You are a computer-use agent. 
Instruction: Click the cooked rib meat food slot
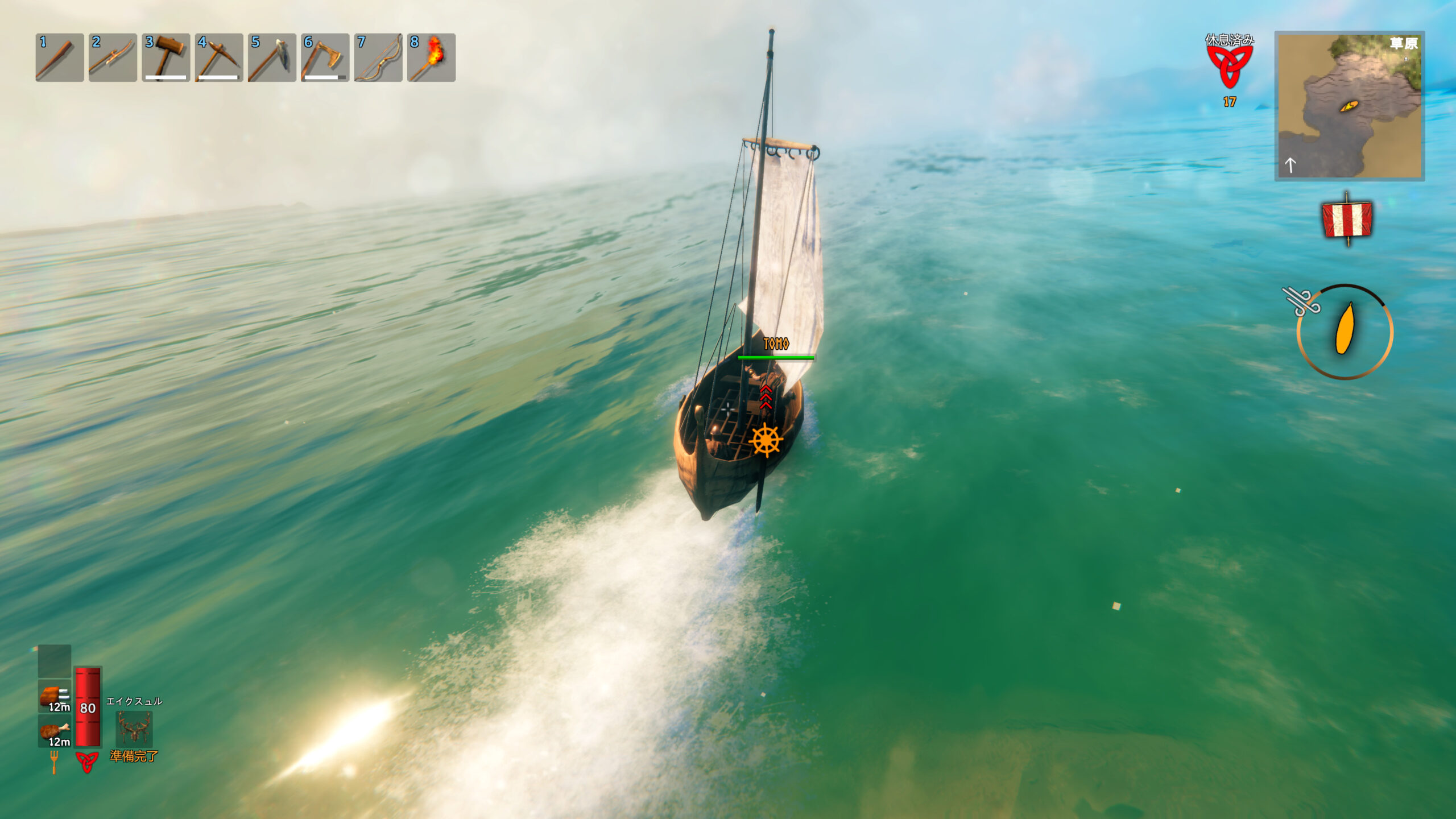tap(55, 696)
